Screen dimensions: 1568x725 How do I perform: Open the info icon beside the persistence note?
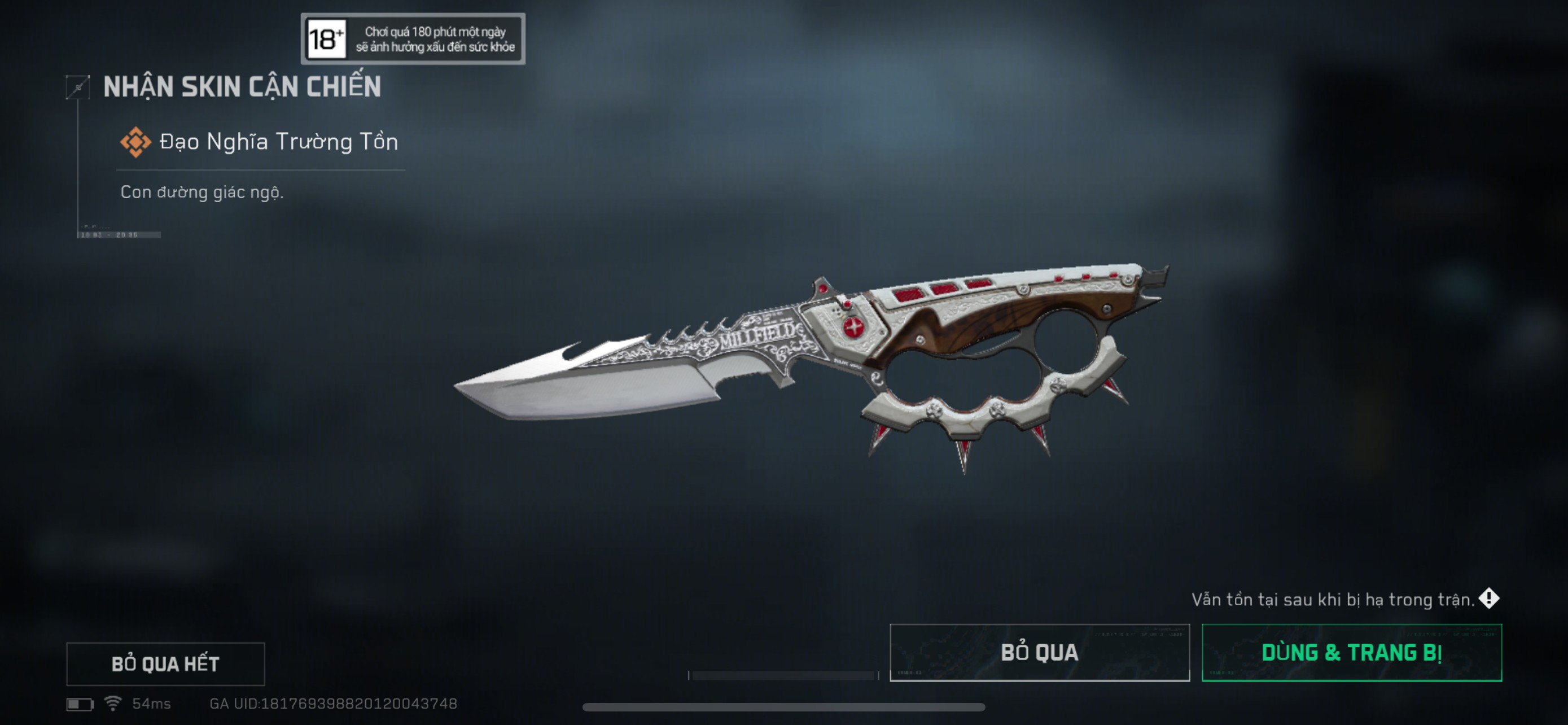1488,598
